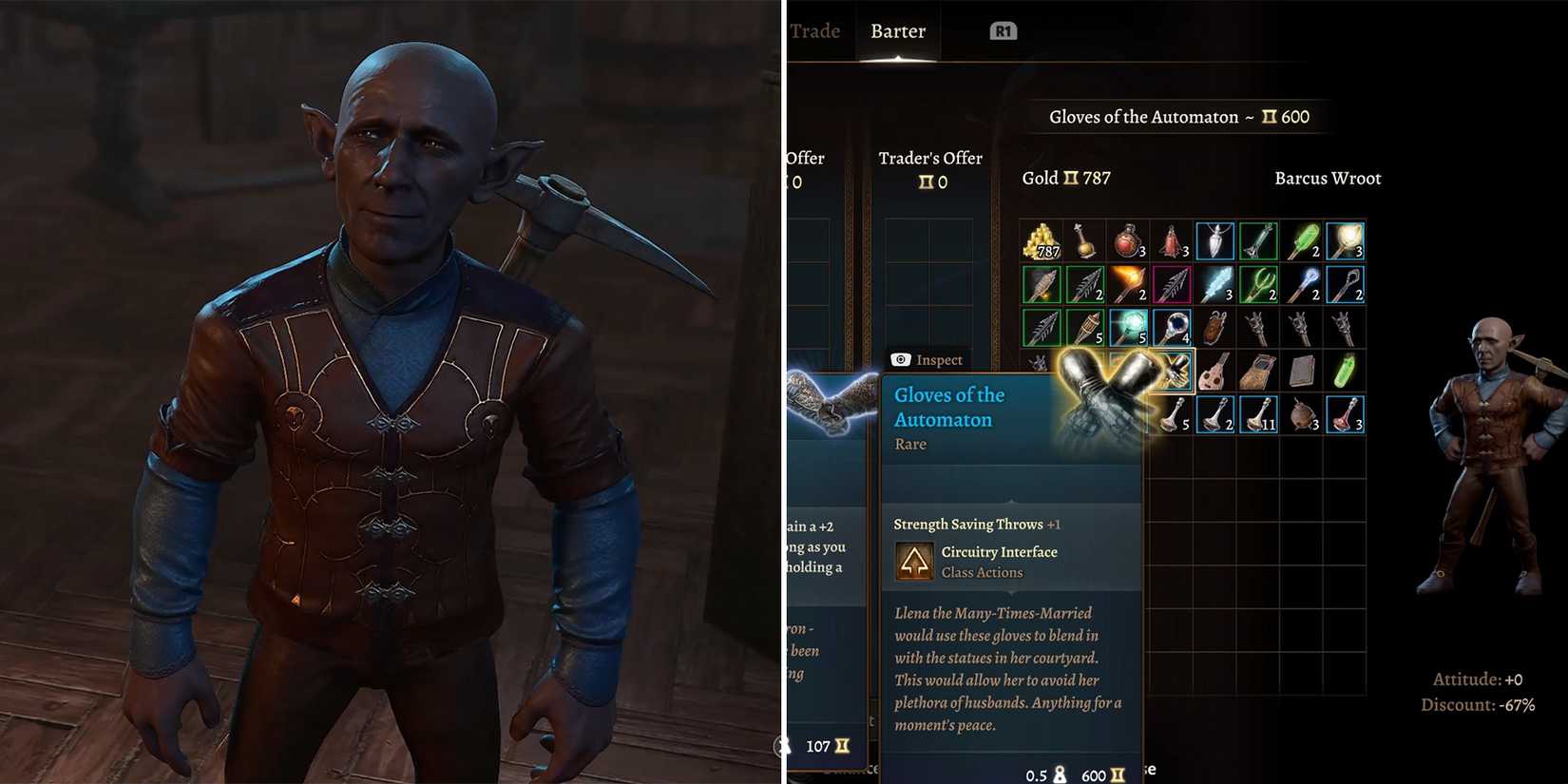Choose the green trident-headed staff

(1258, 284)
